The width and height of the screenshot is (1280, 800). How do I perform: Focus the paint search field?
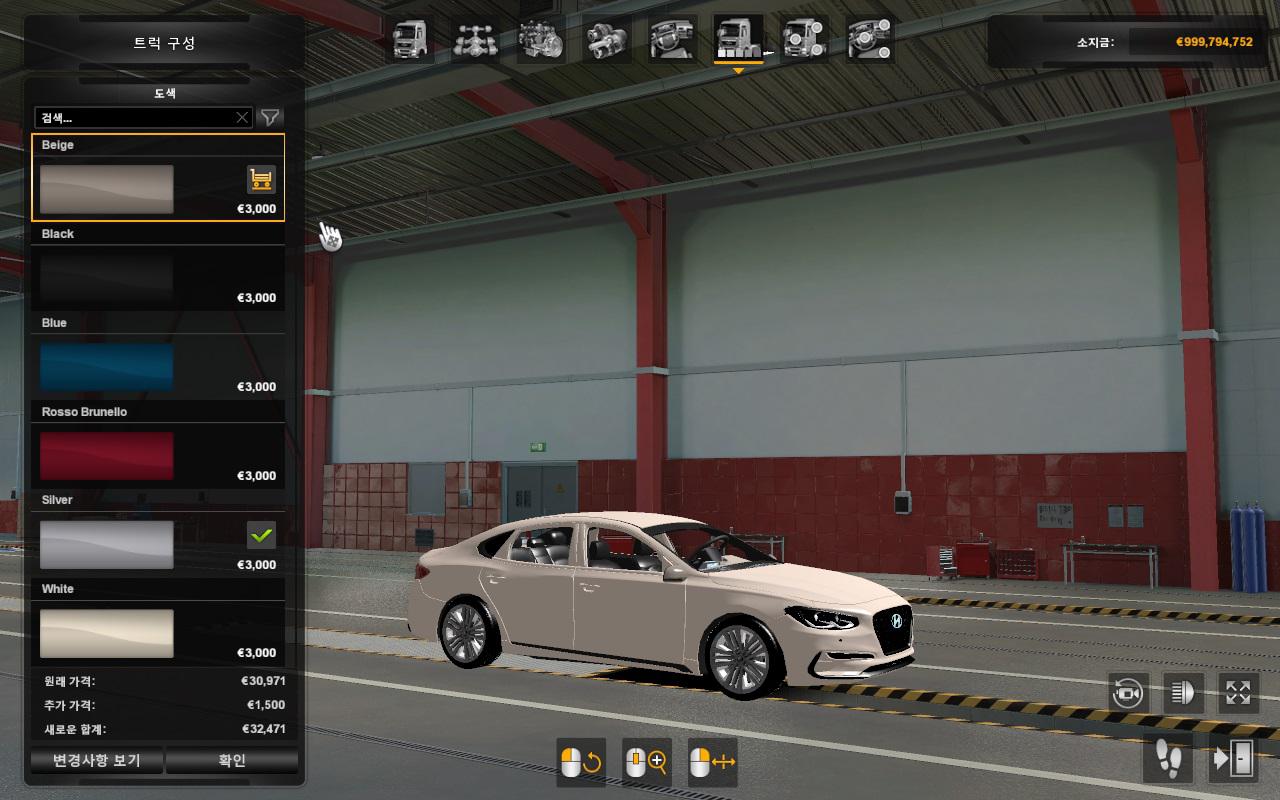click(135, 118)
